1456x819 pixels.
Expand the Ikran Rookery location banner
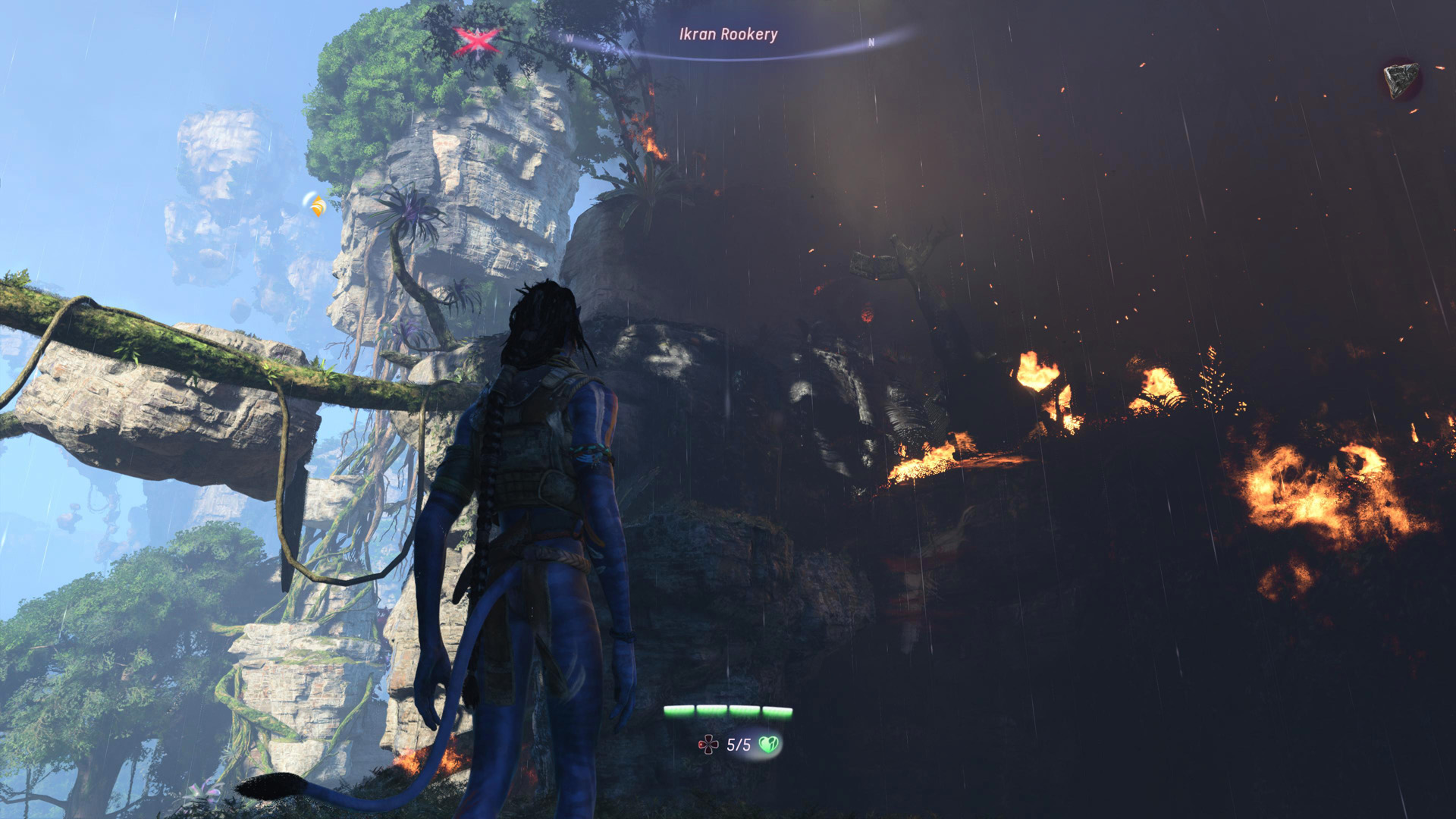pyautogui.click(x=728, y=33)
